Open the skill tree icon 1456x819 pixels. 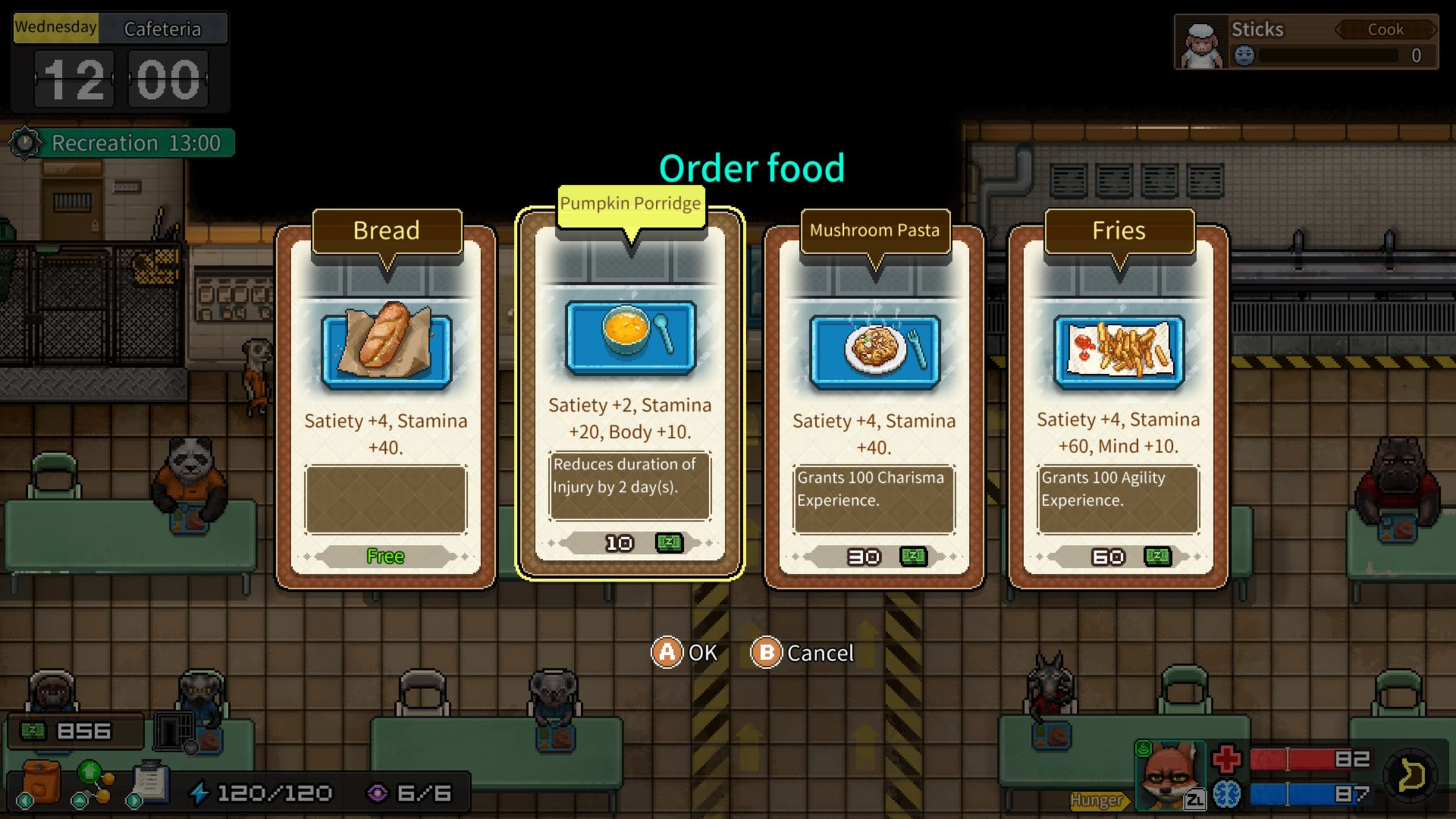(x=93, y=783)
